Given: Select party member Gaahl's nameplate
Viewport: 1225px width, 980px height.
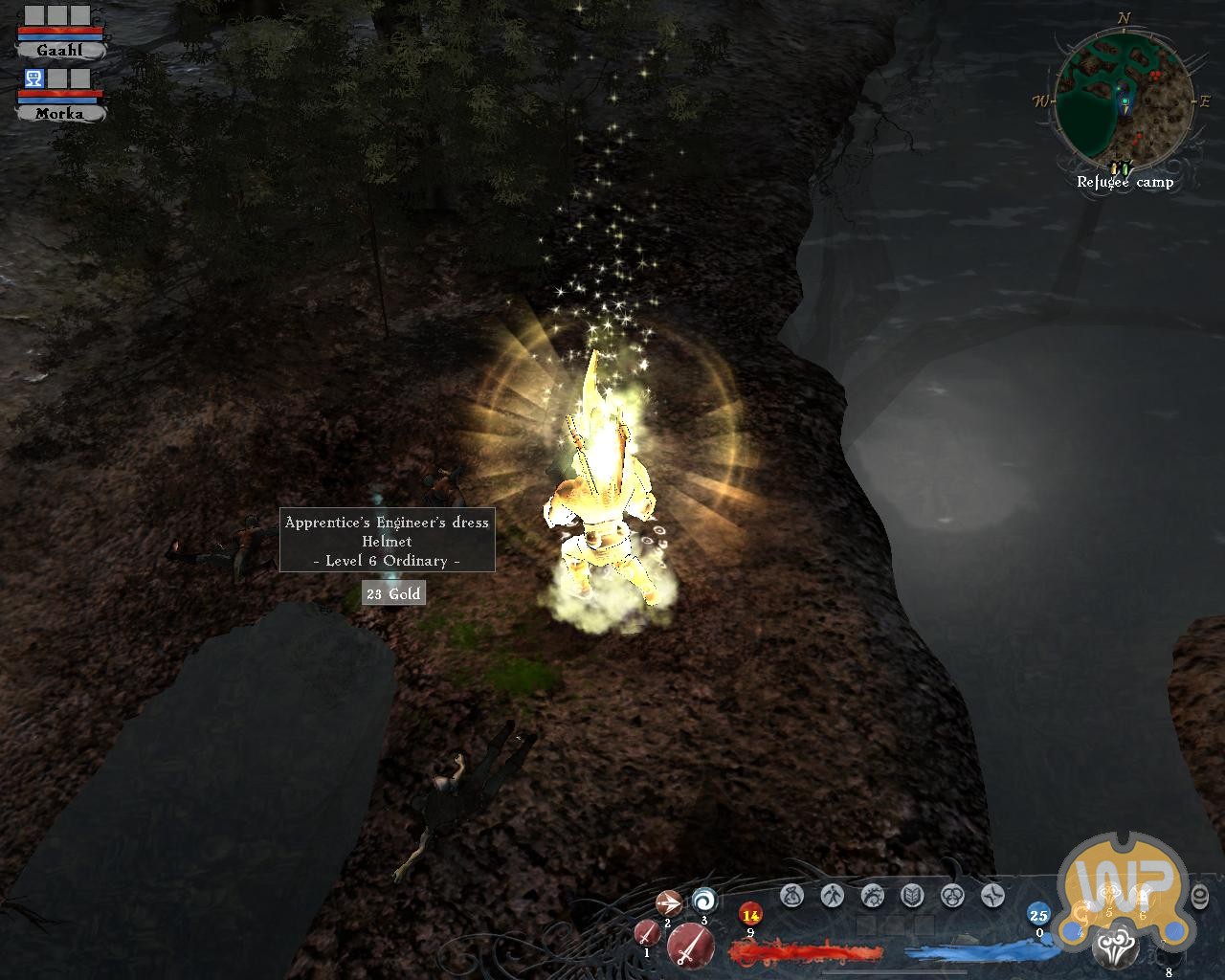Looking at the screenshot, I should pyautogui.click(x=59, y=50).
